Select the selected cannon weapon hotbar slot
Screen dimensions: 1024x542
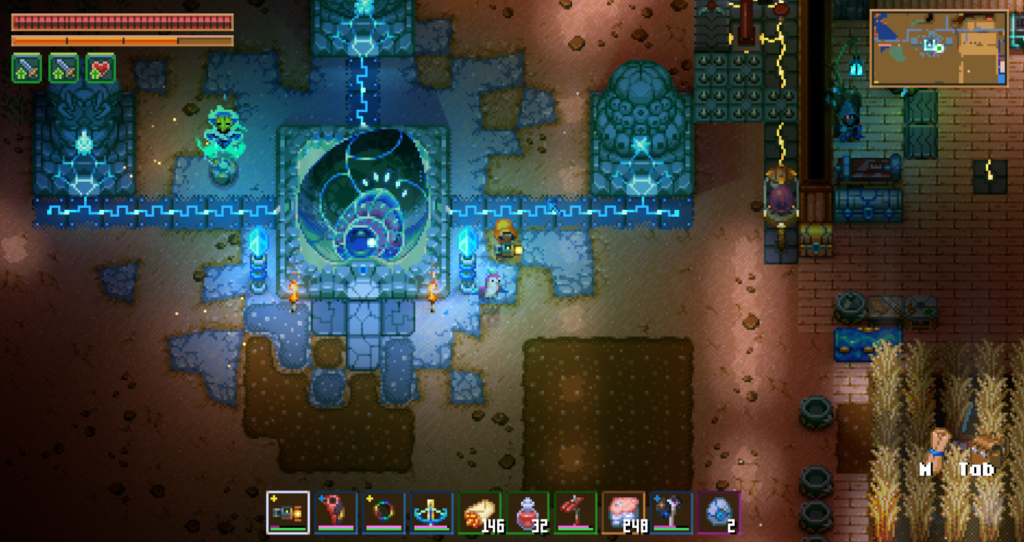(287, 513)
